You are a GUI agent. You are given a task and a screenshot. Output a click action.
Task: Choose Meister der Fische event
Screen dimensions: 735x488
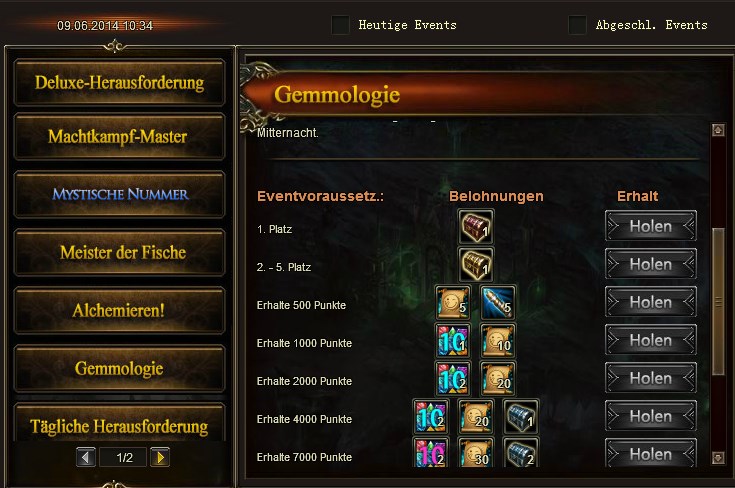[x=119, y=252]
